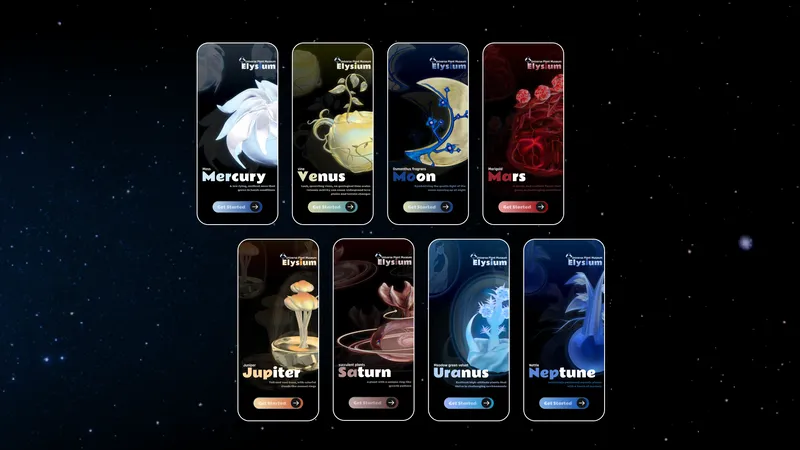Select the Uranus blue orb artwork
Viewport: 800px width, 450px height.
470,315
